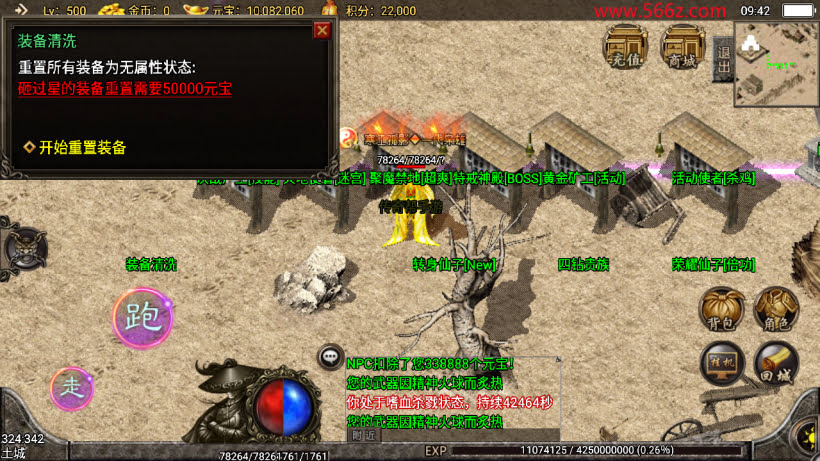Open the chat speech bubble button
Viewport: 820px width, 461px height.
coord(330,356)
